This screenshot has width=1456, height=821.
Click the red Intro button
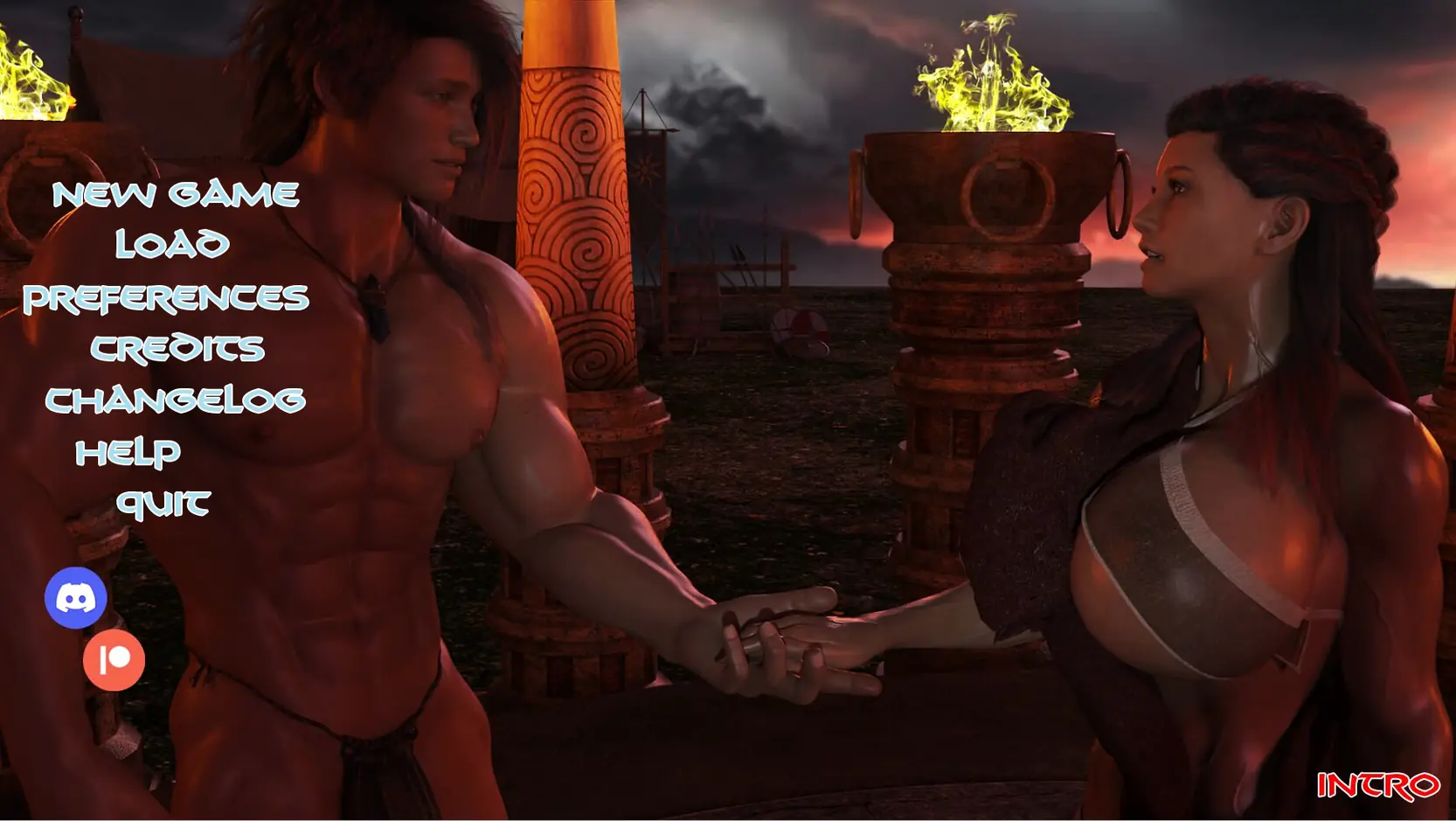(x=1378, y=785)
